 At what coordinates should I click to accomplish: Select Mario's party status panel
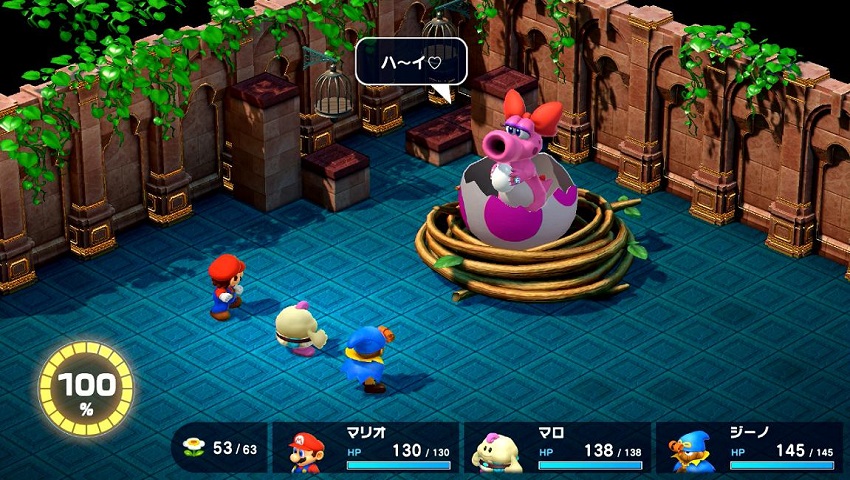[365, 447]
